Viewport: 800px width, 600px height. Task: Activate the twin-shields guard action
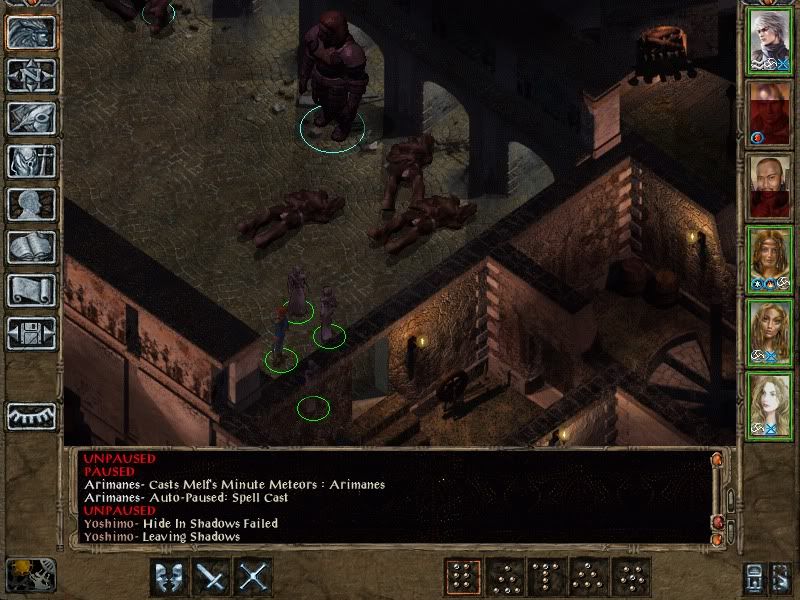(x=169, y=576)
